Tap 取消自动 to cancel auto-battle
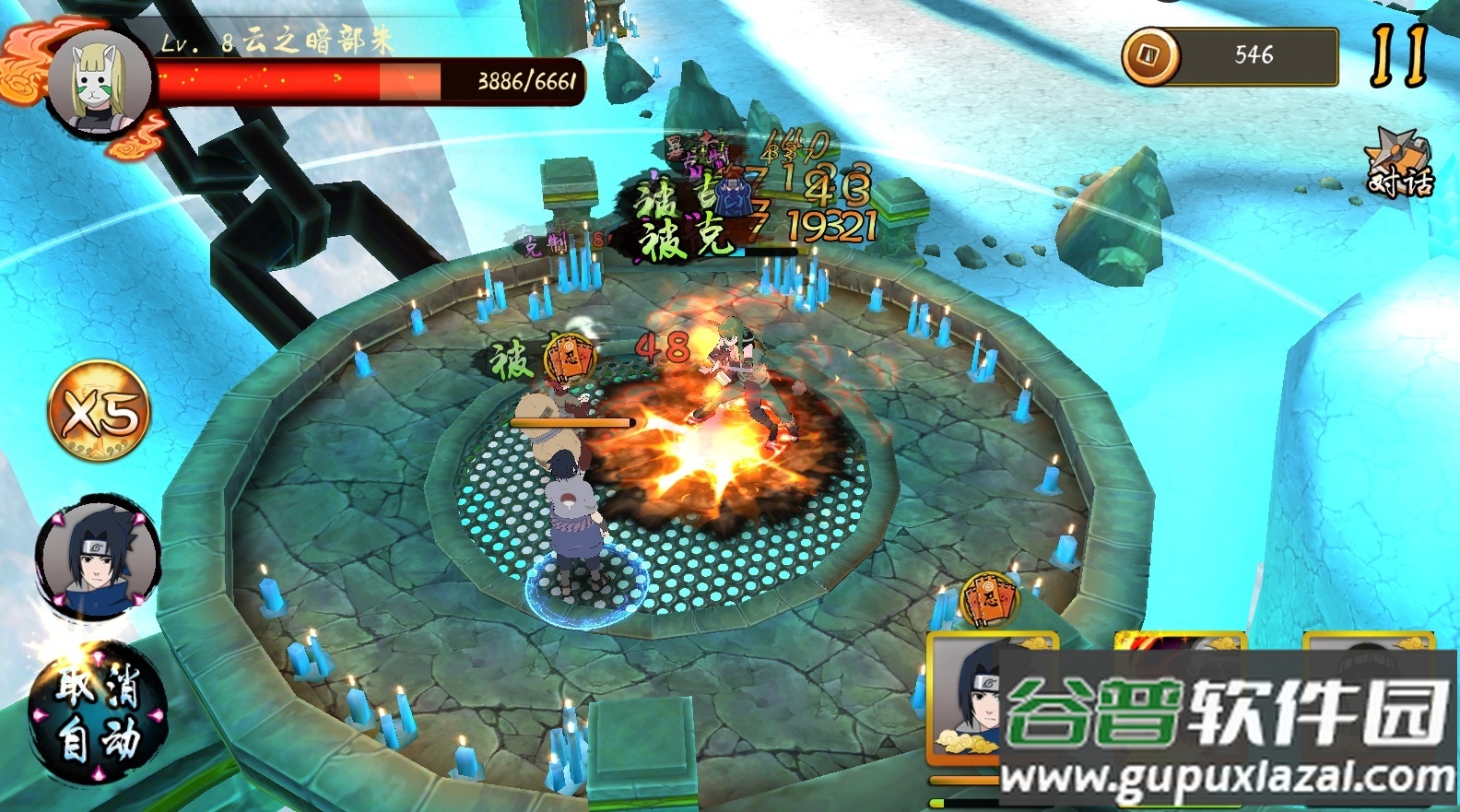The image size is (1460, 812). click(x=98, y=714)
